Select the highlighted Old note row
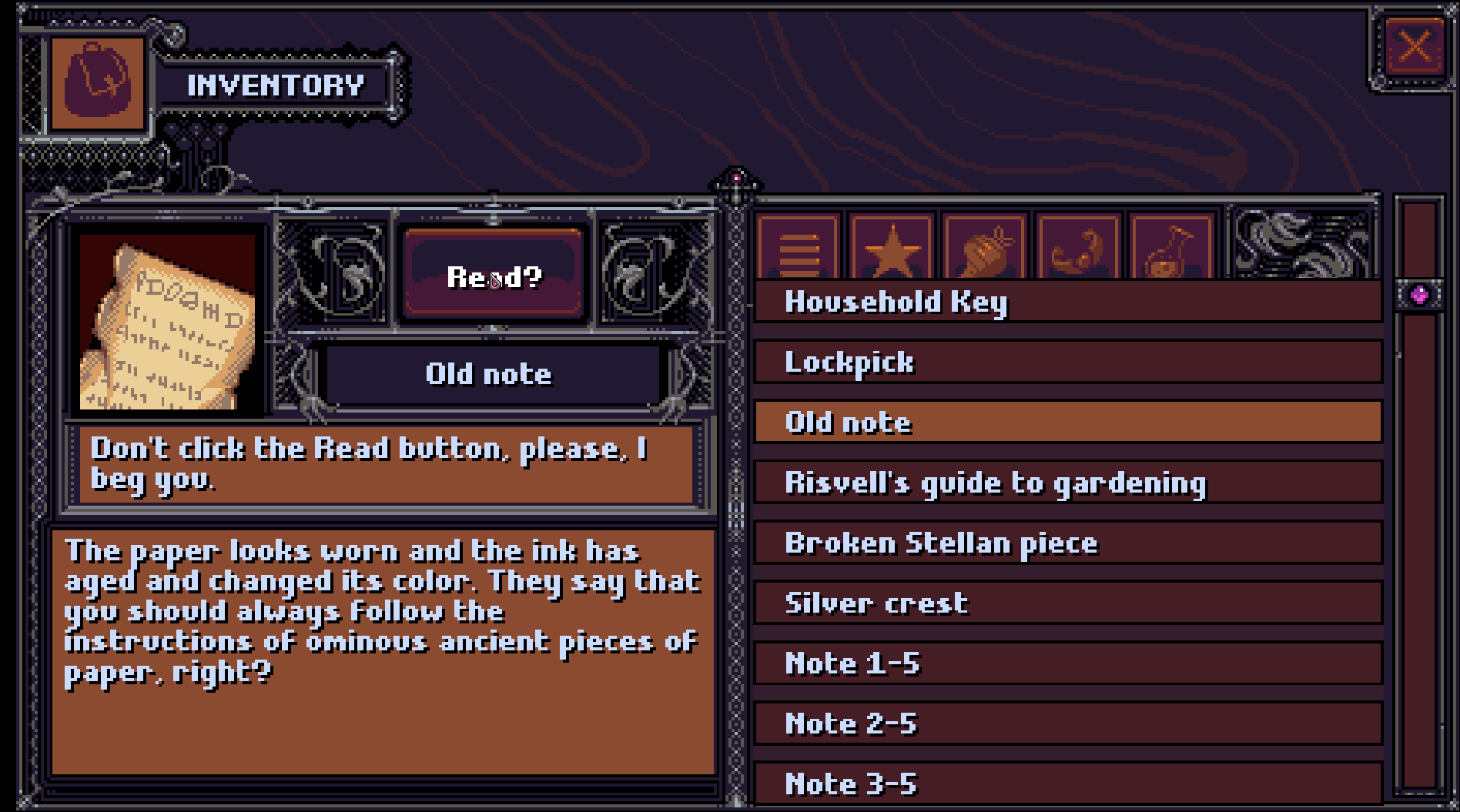This screenshot has height=812, width=1460. point(1067,422)
